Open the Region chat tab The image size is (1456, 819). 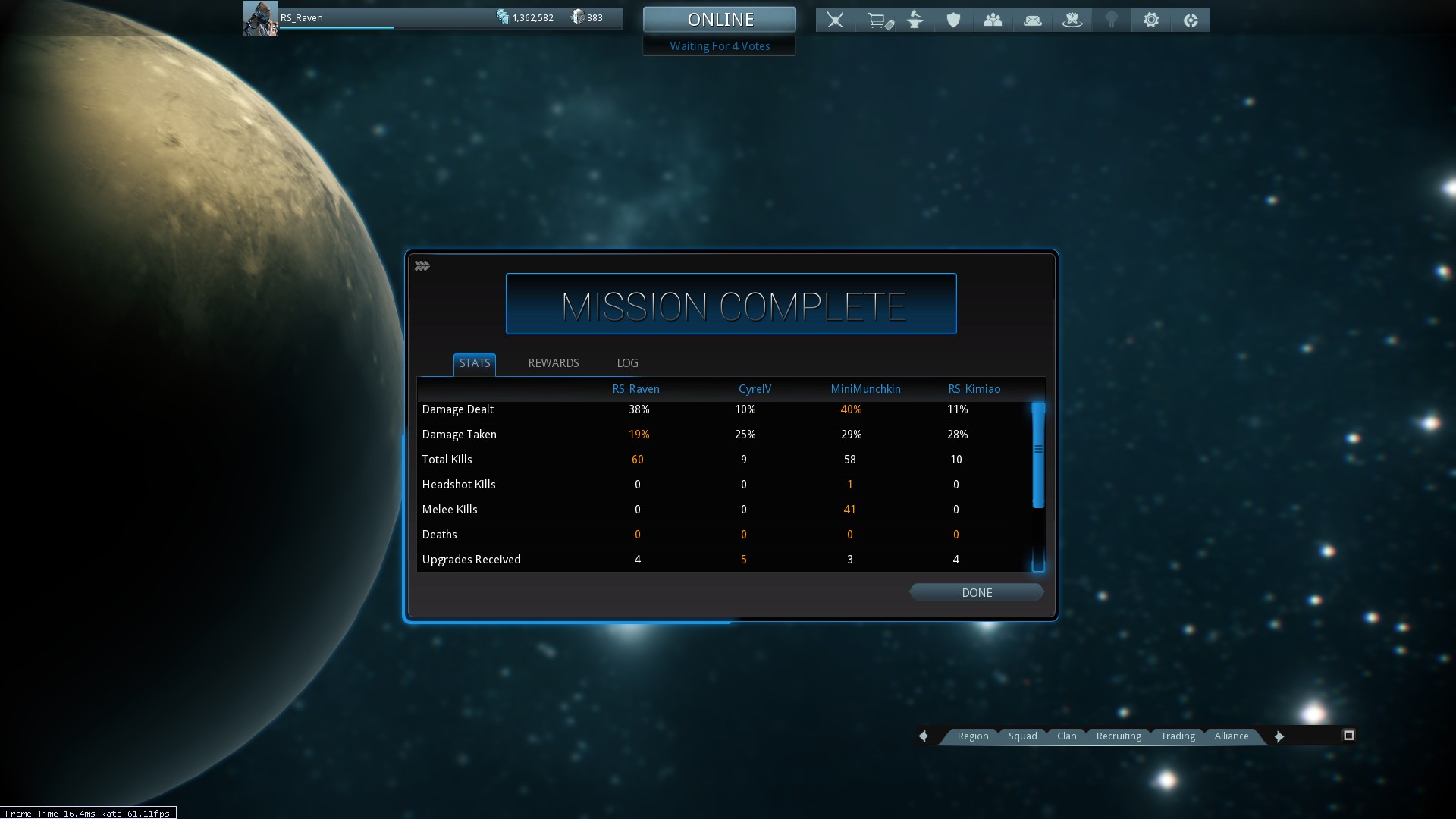972,736
